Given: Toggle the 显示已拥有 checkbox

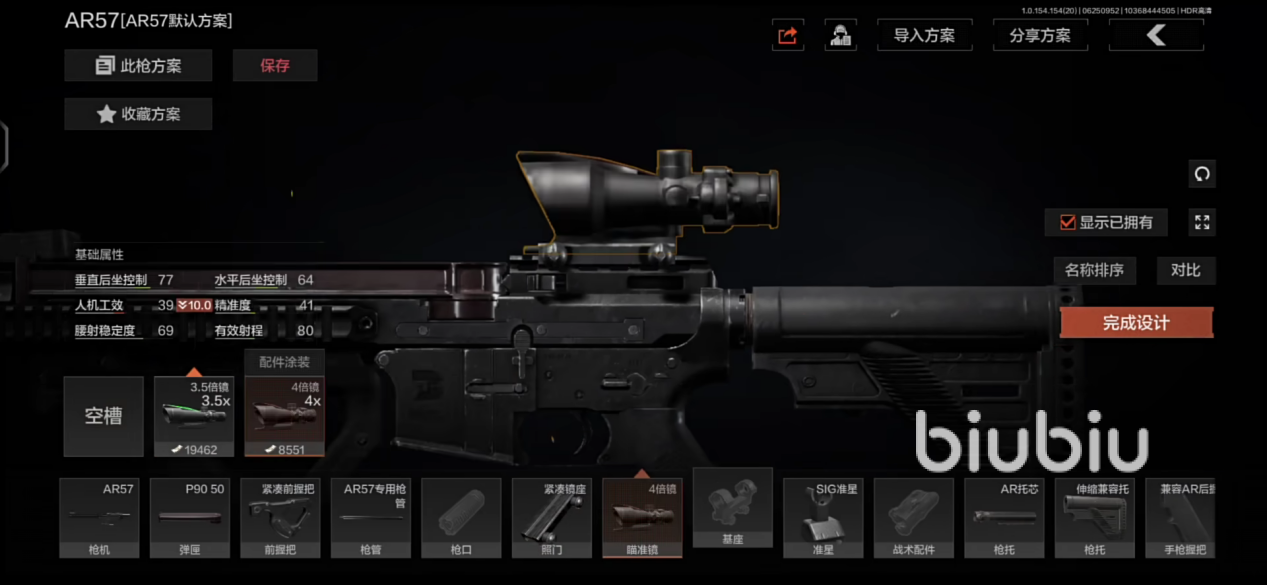Looking at the screenshot, I should coord(1068,222).
